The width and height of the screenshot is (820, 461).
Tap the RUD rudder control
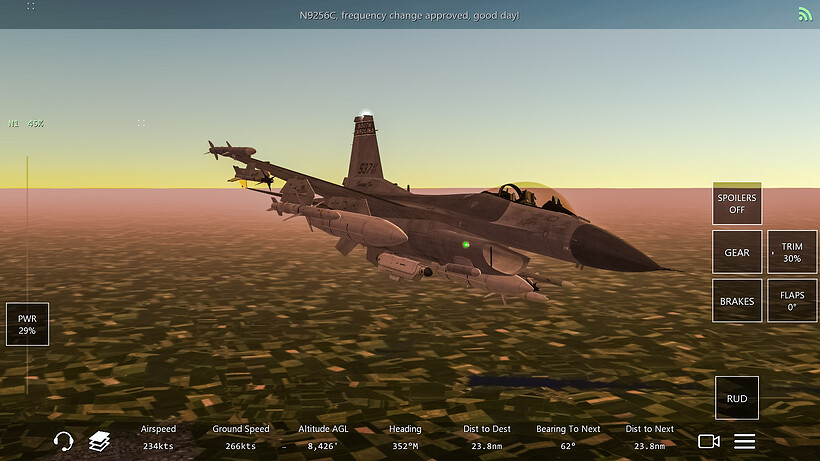737,398
